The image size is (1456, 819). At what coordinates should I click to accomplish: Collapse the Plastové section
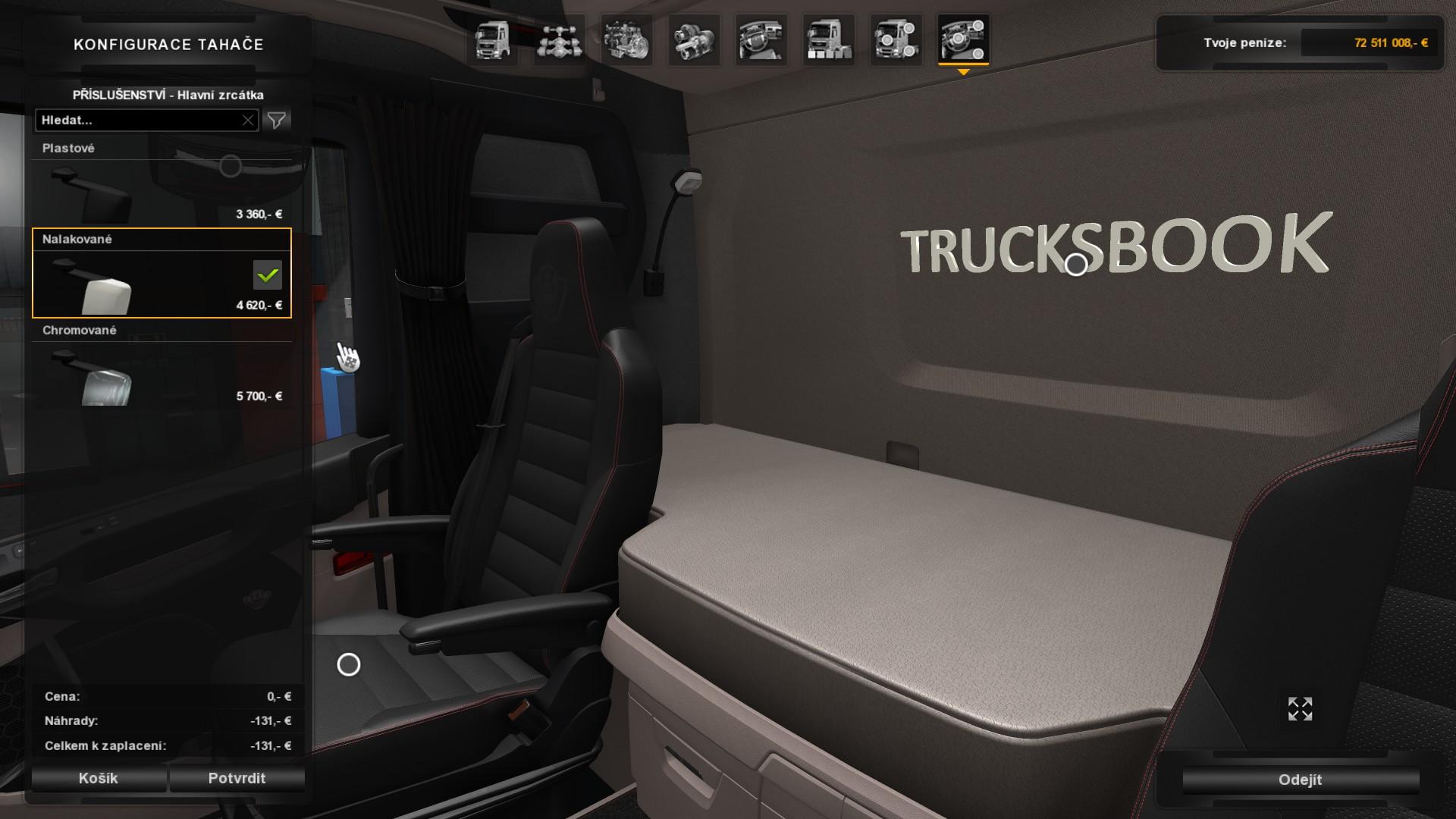point(70,148)
